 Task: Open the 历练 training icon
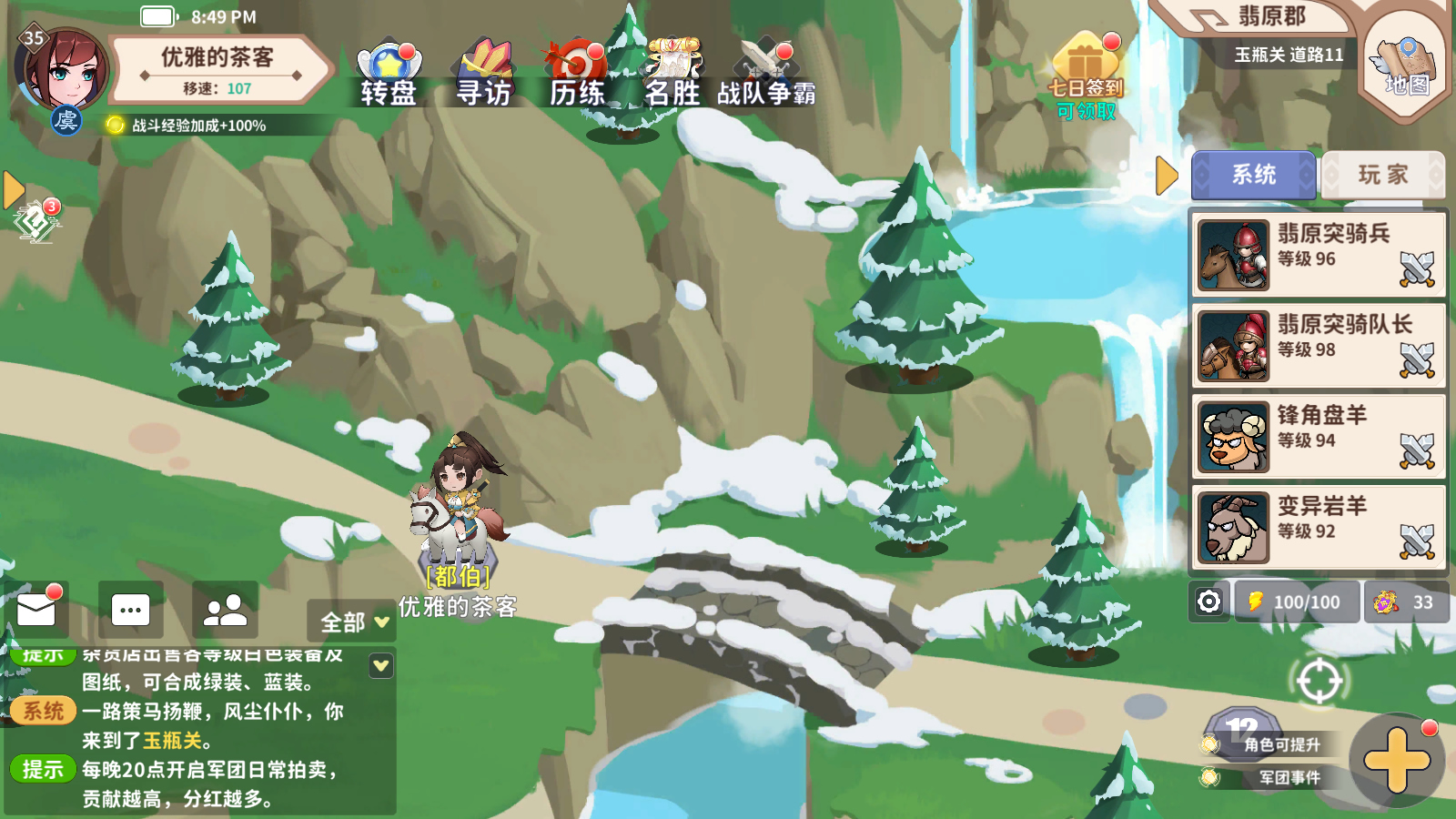pos(577,74)
